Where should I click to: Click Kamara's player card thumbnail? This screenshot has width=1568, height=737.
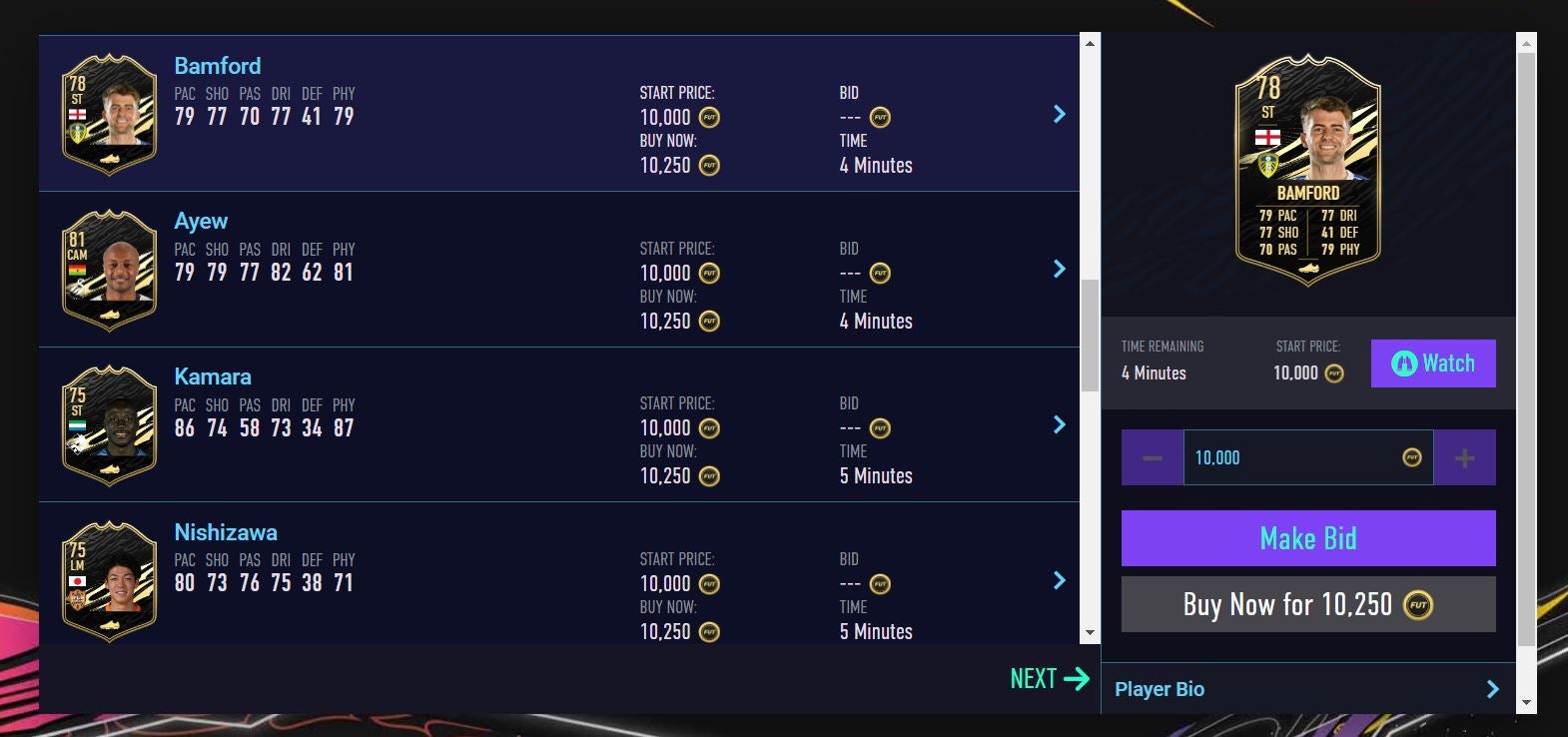point(108,423)
